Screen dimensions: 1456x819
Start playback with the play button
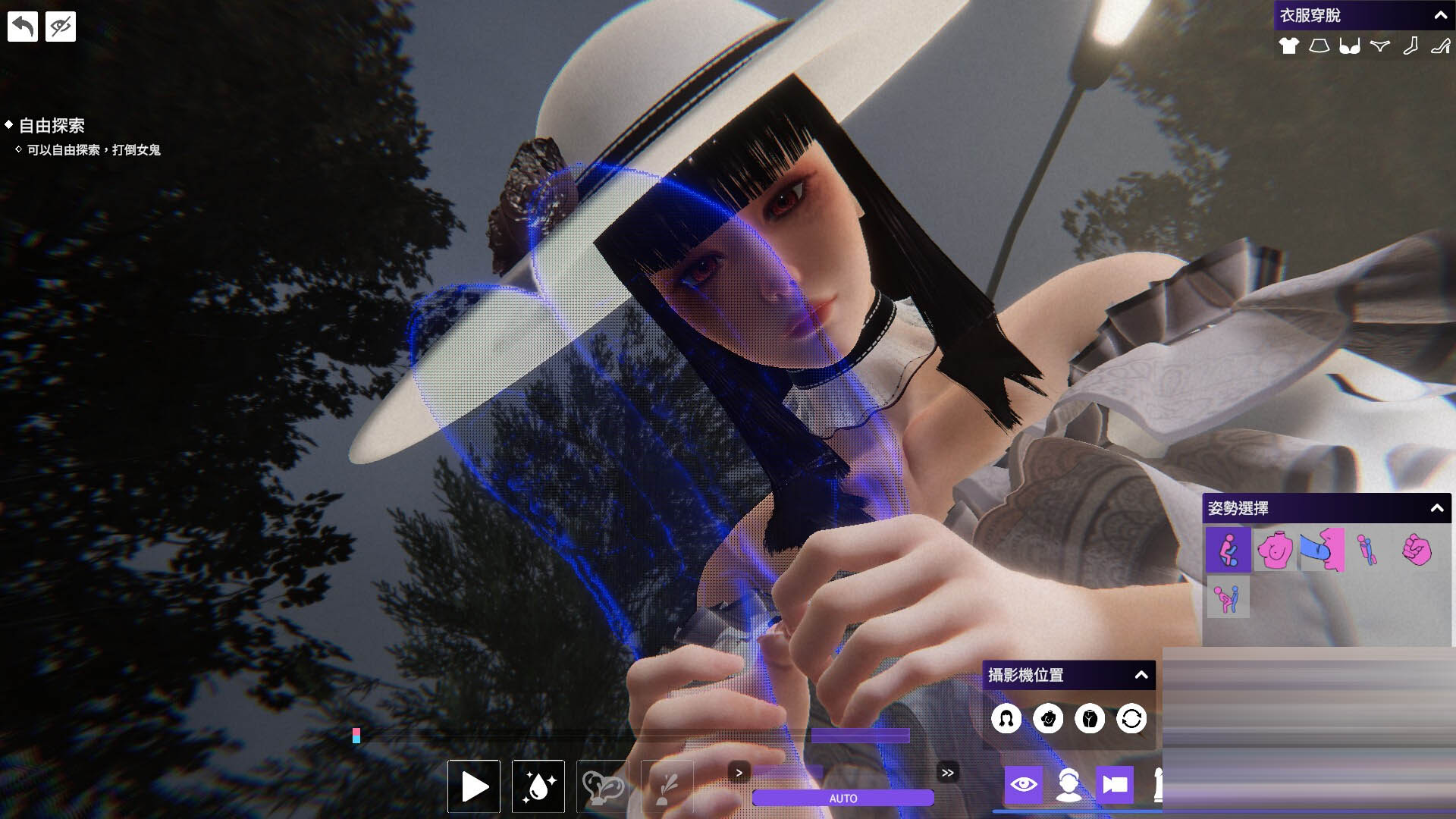point(474,786)
